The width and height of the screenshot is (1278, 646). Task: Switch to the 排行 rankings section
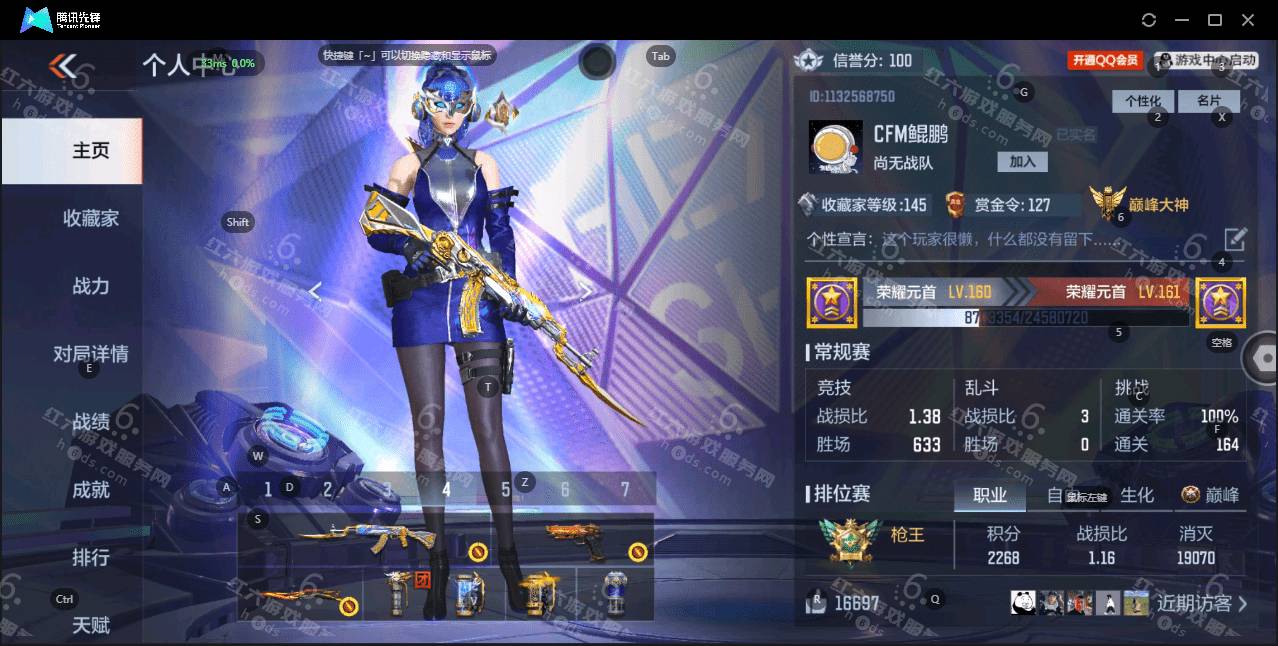[90, 557]
